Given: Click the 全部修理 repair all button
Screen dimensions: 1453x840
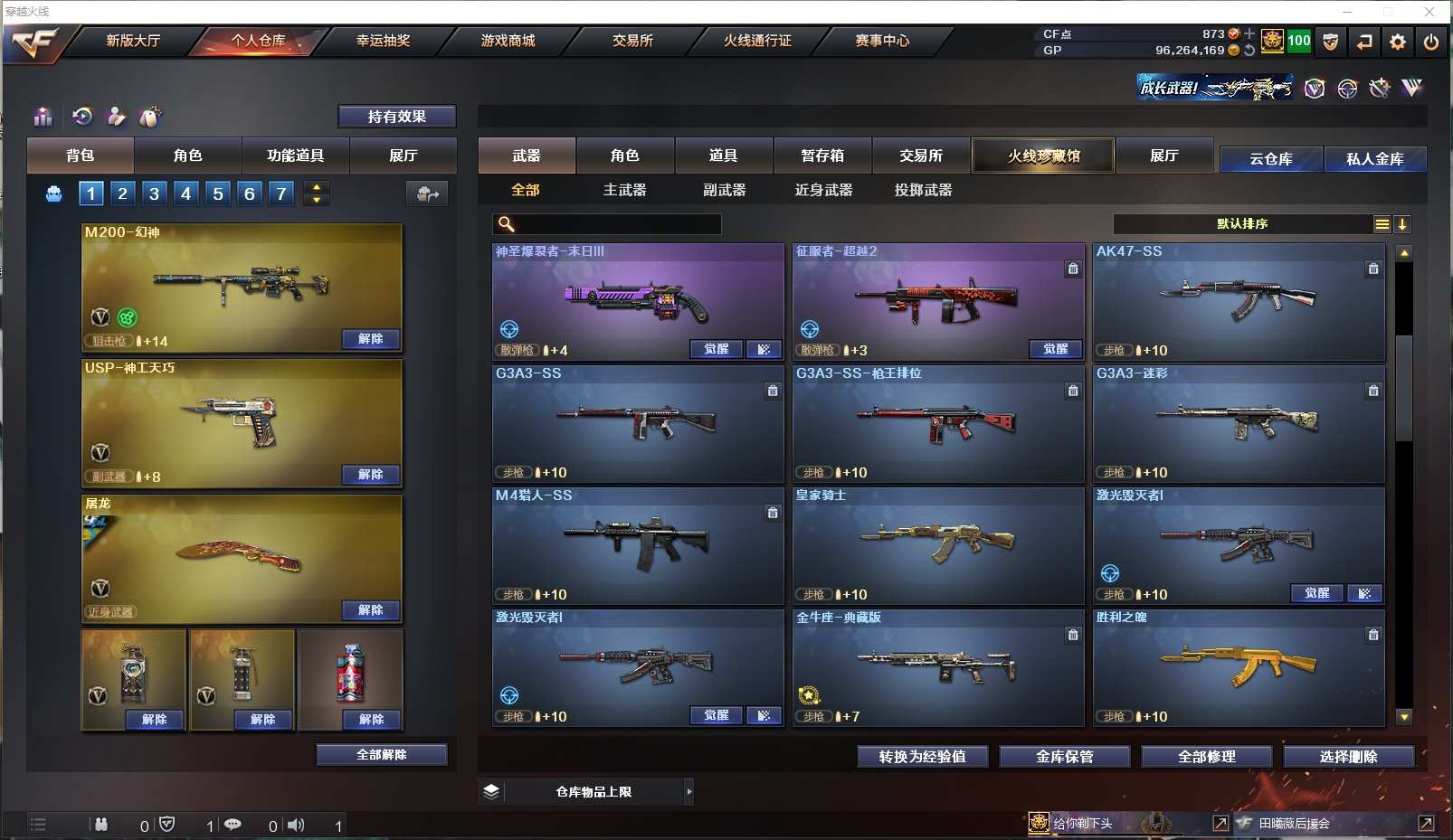Looking at the screenshot, I should pyautogui.click(x=1206, y=757).
